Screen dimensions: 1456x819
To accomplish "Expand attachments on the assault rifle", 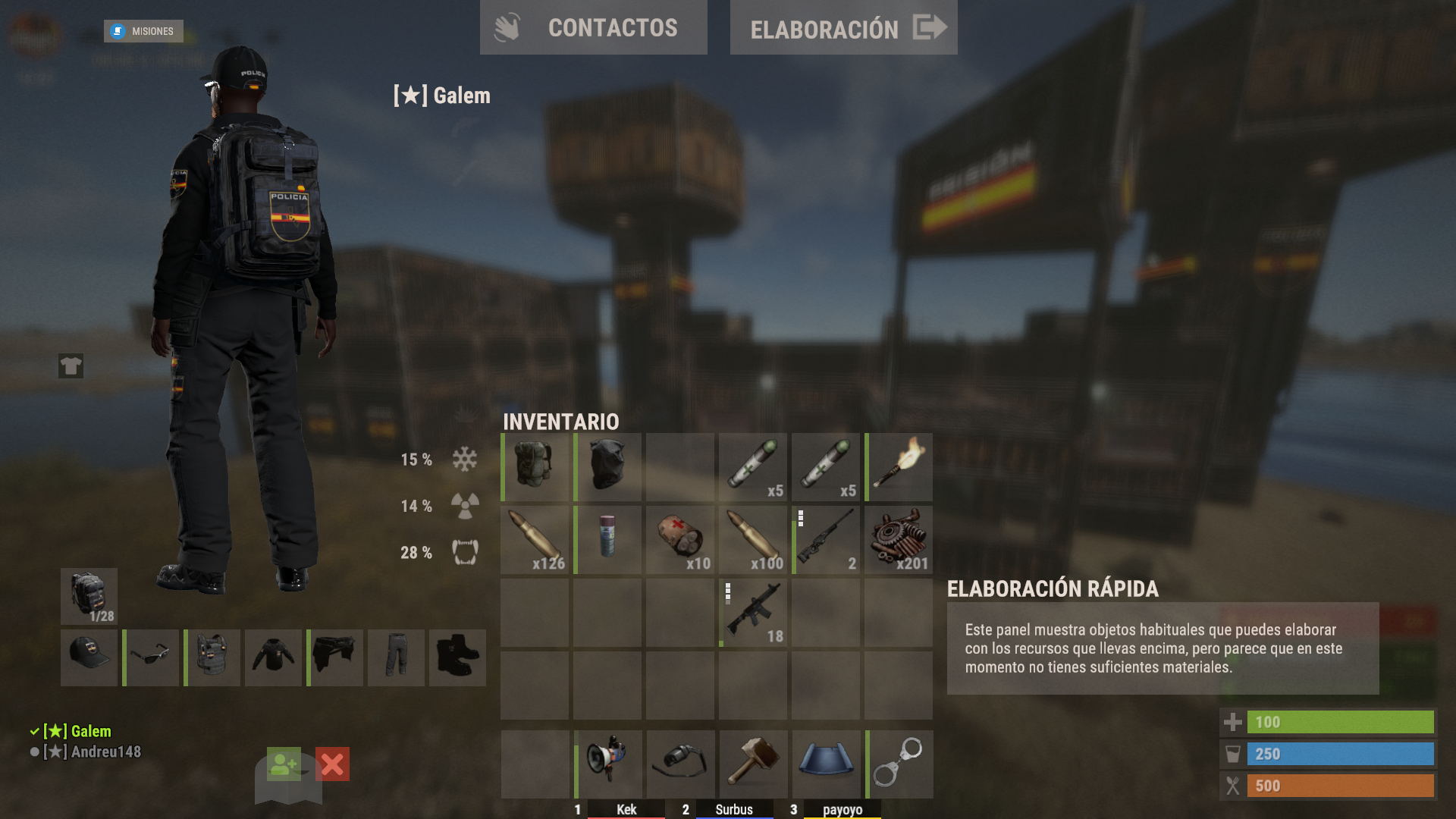I will (728, 591).
